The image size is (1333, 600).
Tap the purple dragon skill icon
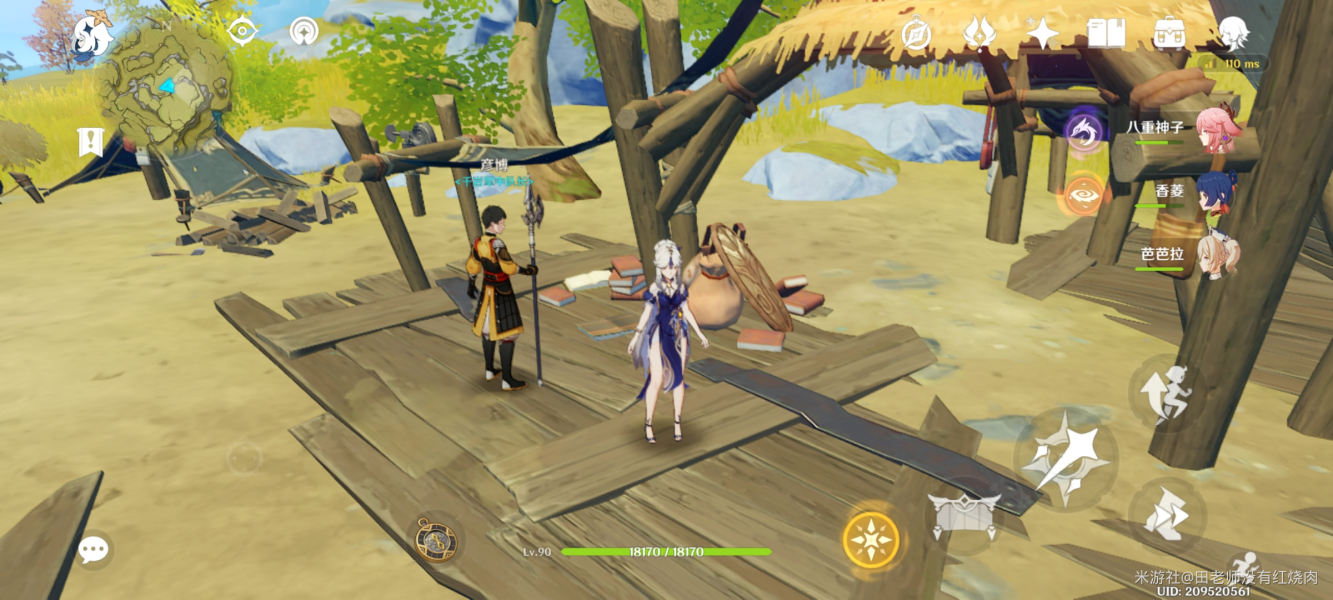click(1083, 131)
